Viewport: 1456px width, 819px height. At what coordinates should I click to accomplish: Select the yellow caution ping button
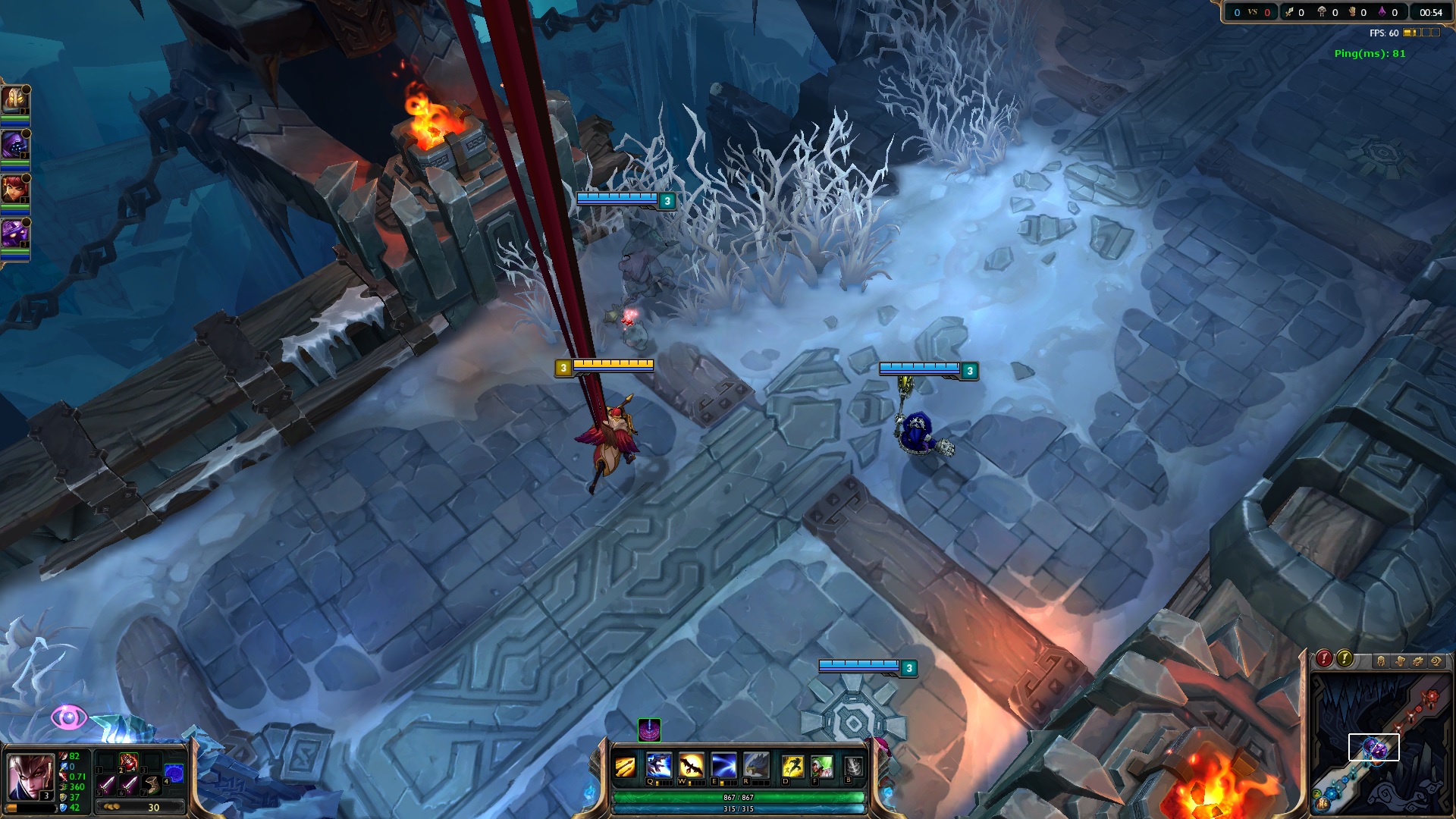click(1345, 658)
